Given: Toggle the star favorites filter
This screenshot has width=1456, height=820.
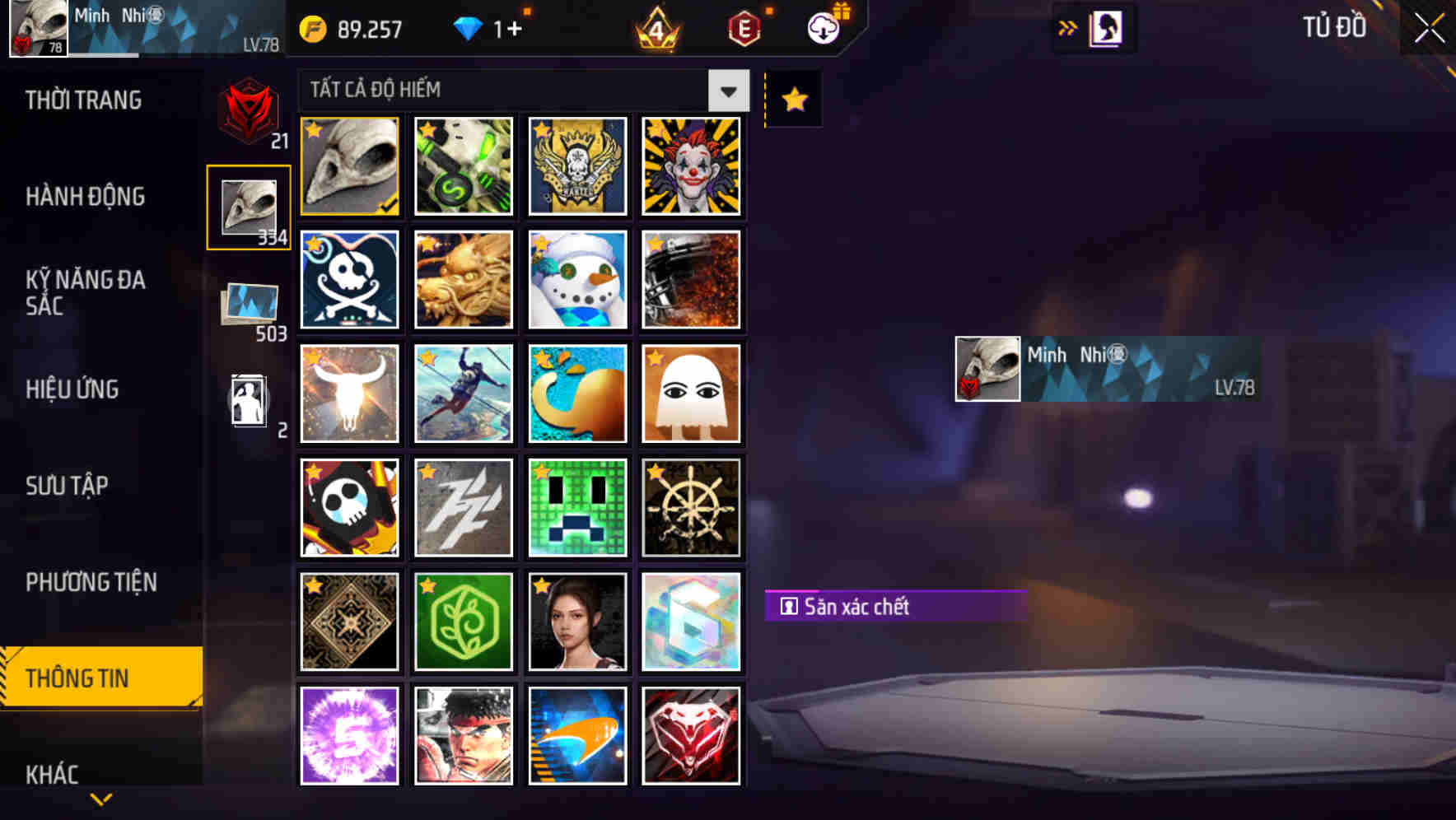Looking at the screenshot, I should point(793,99).
